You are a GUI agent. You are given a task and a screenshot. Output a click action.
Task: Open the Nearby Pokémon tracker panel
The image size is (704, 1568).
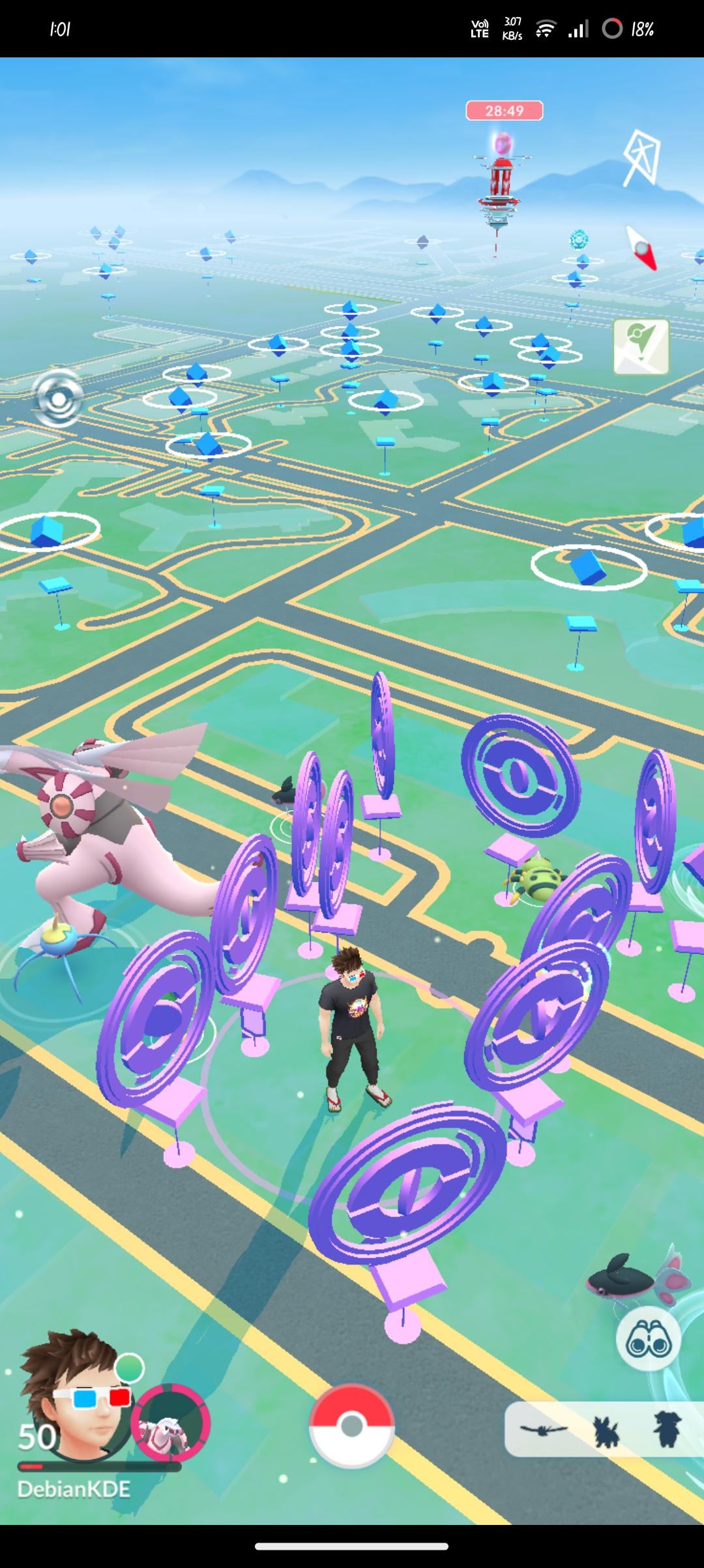(x=603, y=1429)
